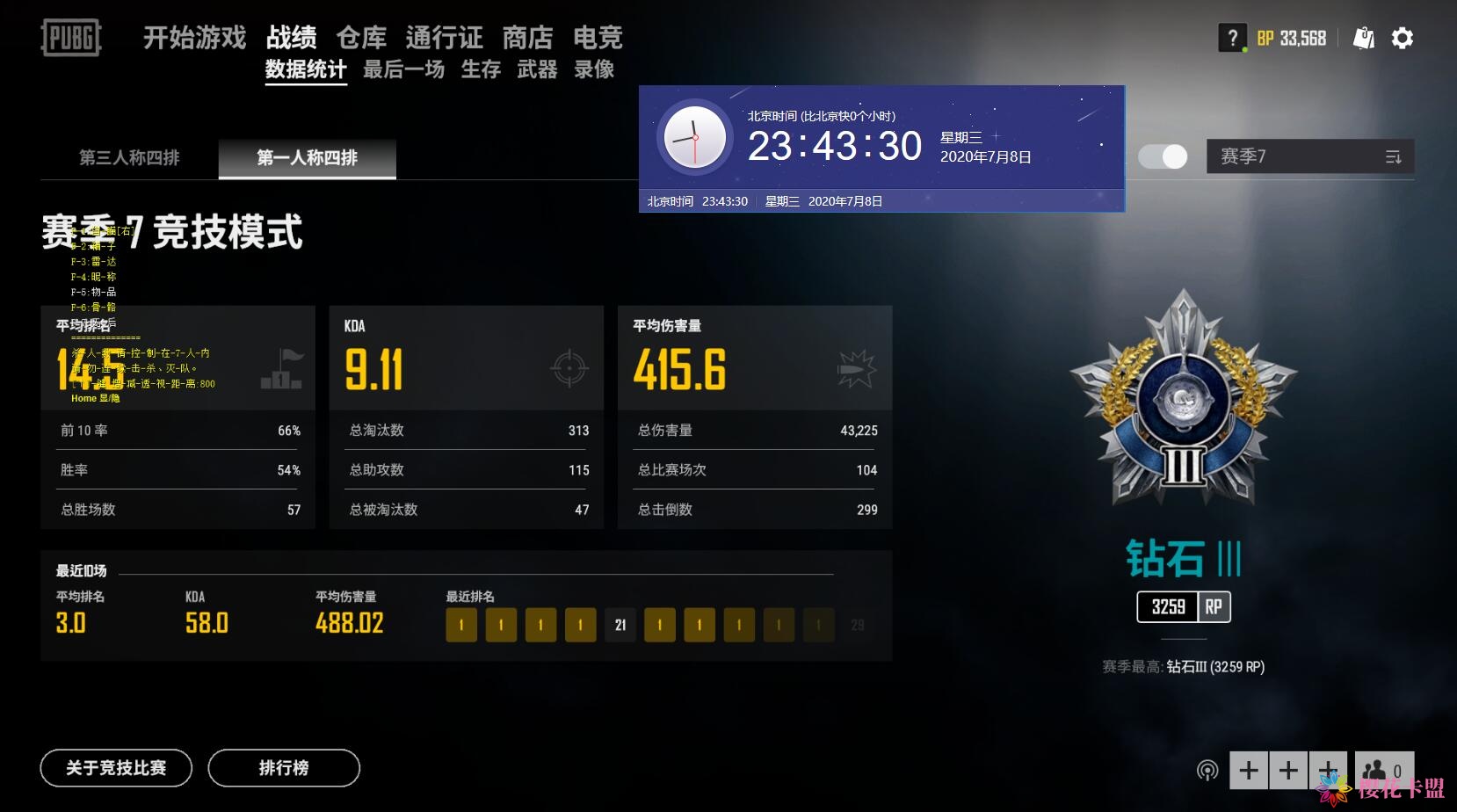Select the 第一人称四排 tab
This screenshot has height=812, width=1457.
307,158
